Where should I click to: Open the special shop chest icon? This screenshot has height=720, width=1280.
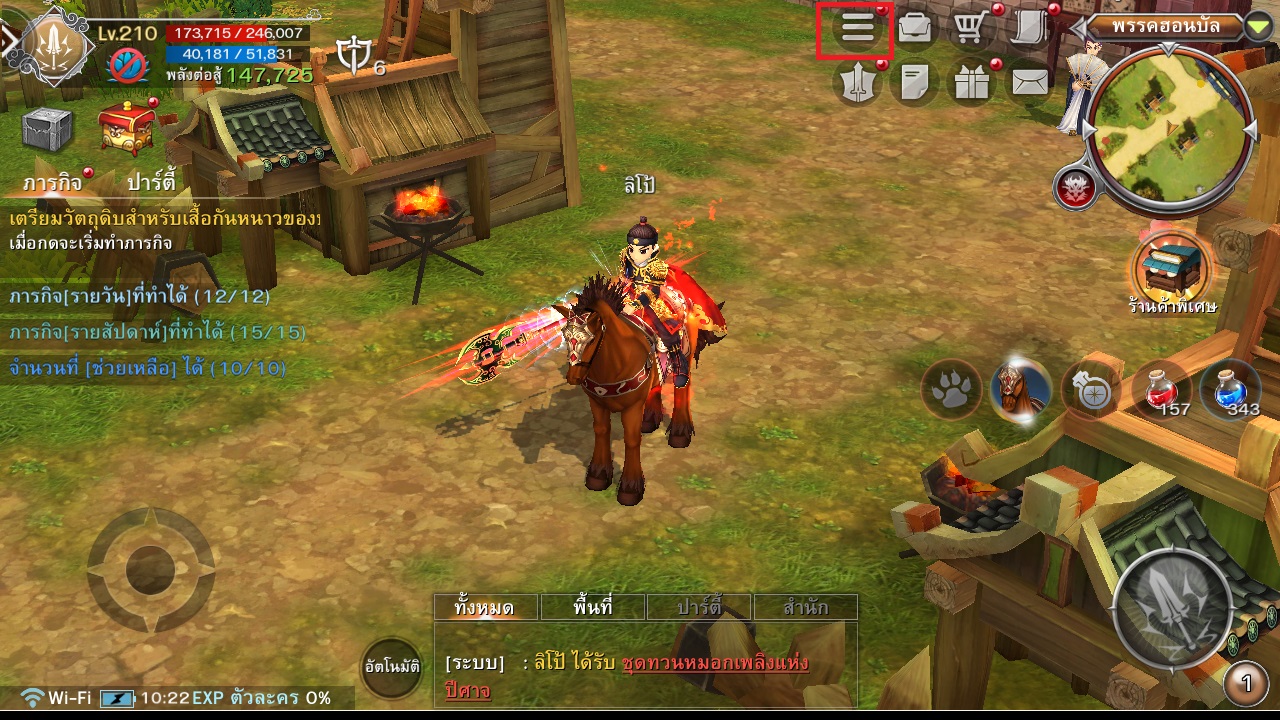click(1171, 265)
